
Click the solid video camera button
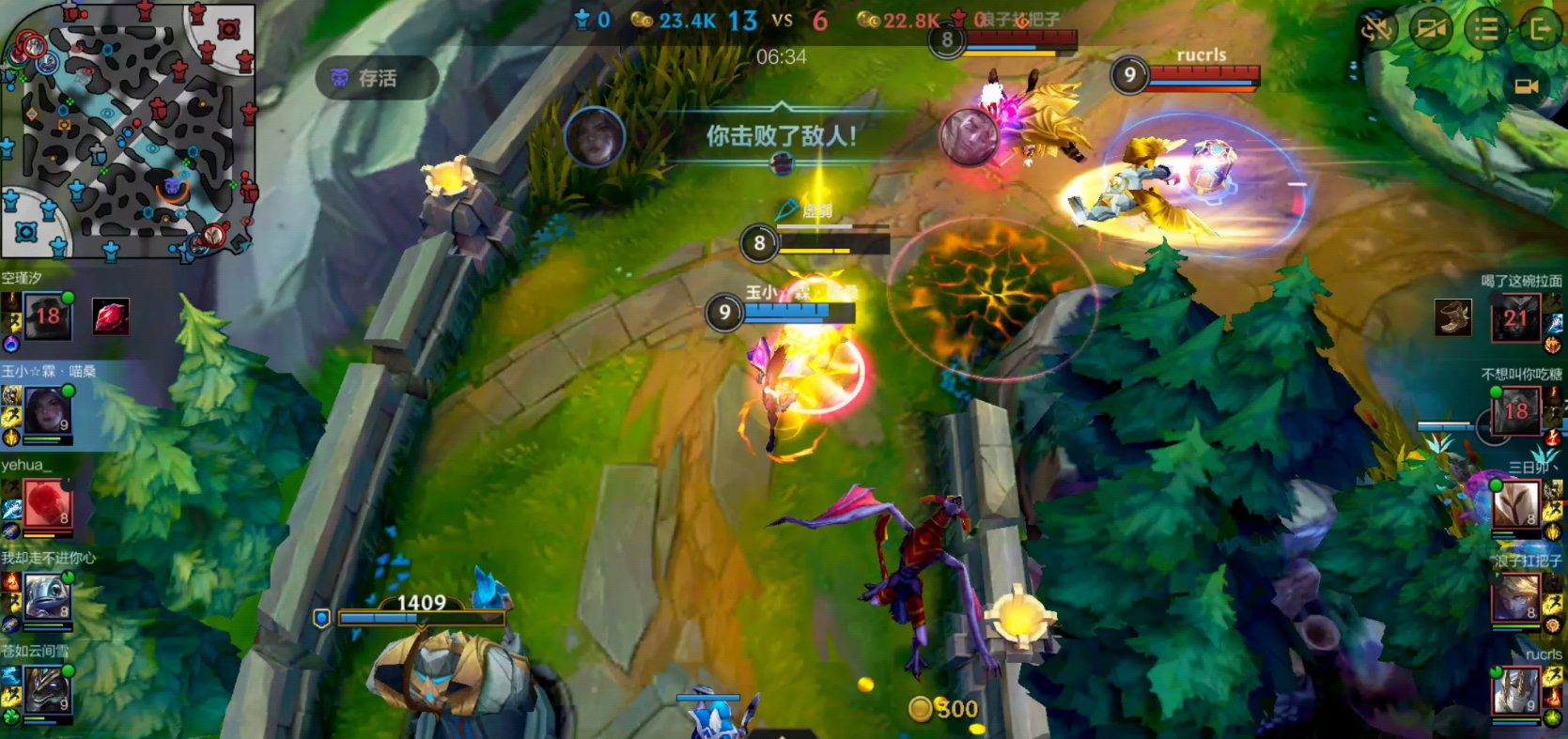(1527, 86)
